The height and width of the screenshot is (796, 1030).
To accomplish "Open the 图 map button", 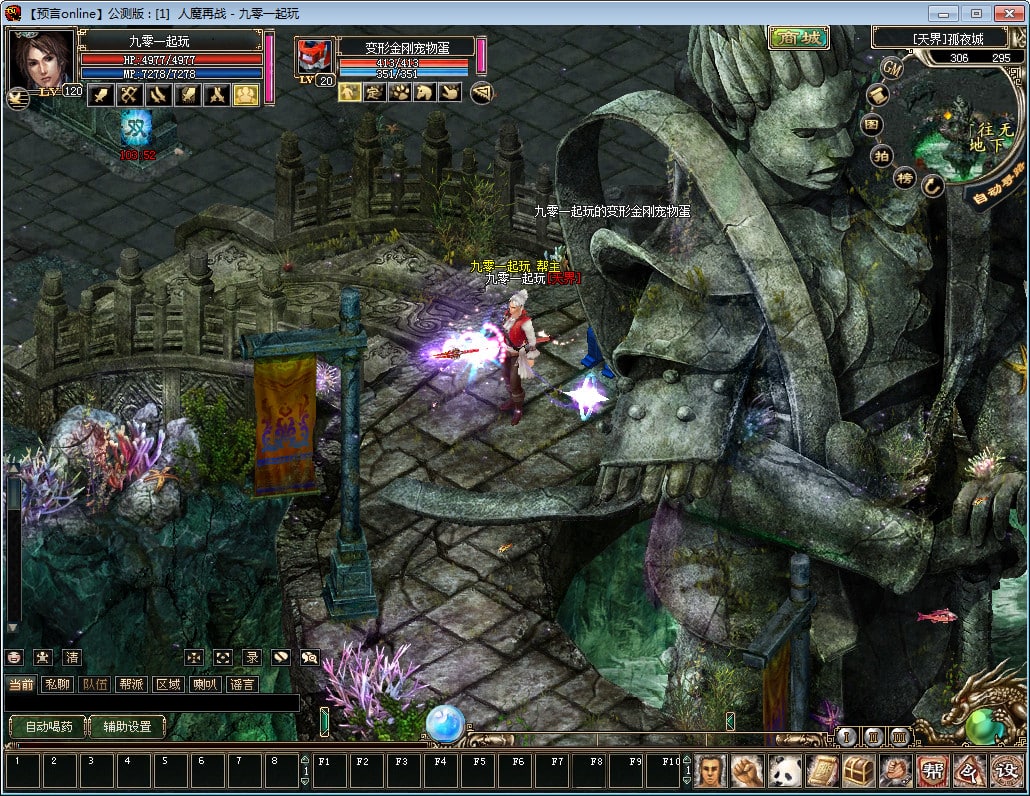I will 873,125.
